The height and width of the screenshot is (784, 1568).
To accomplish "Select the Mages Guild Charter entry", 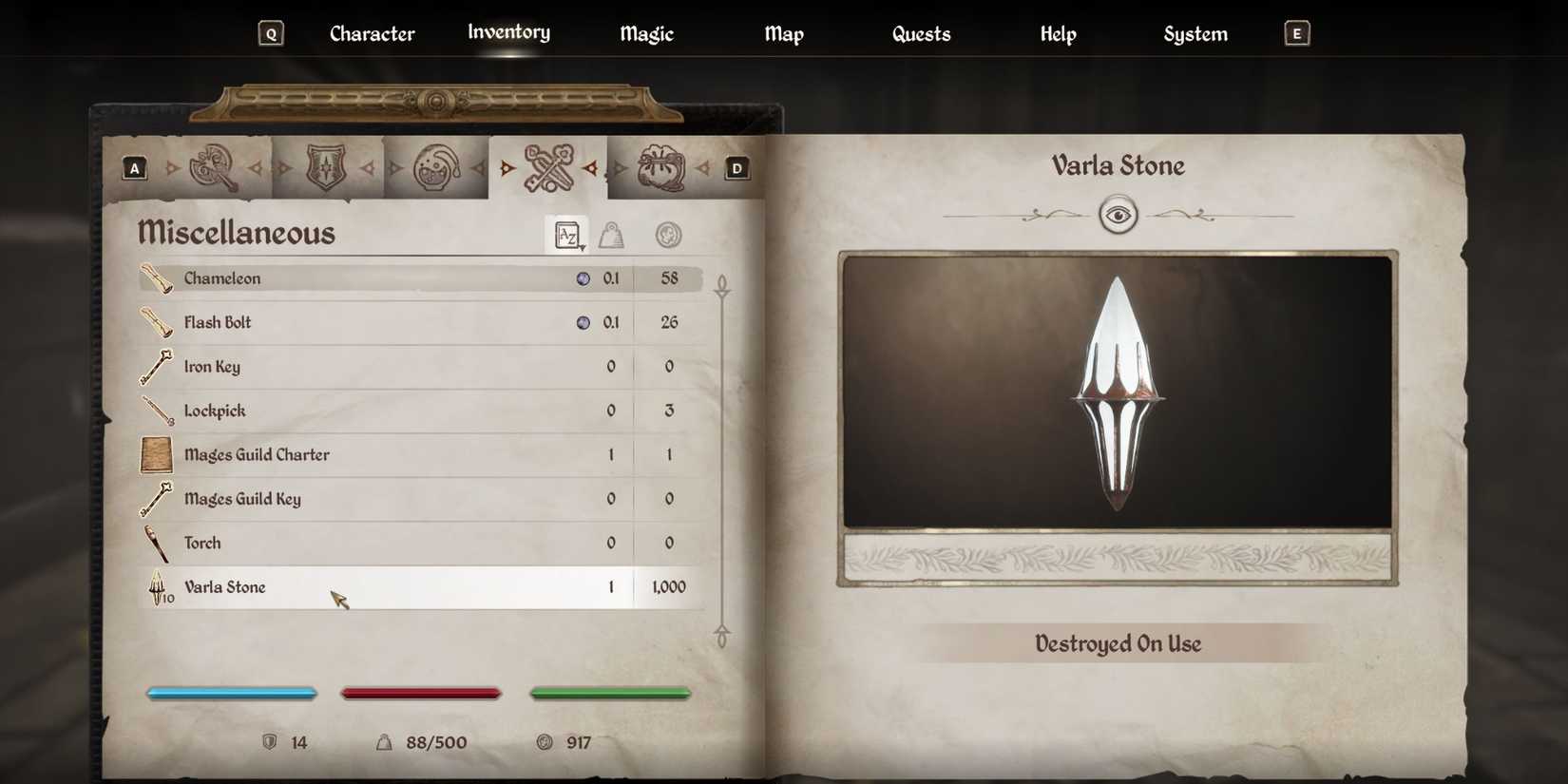I will tap(399, 454).
